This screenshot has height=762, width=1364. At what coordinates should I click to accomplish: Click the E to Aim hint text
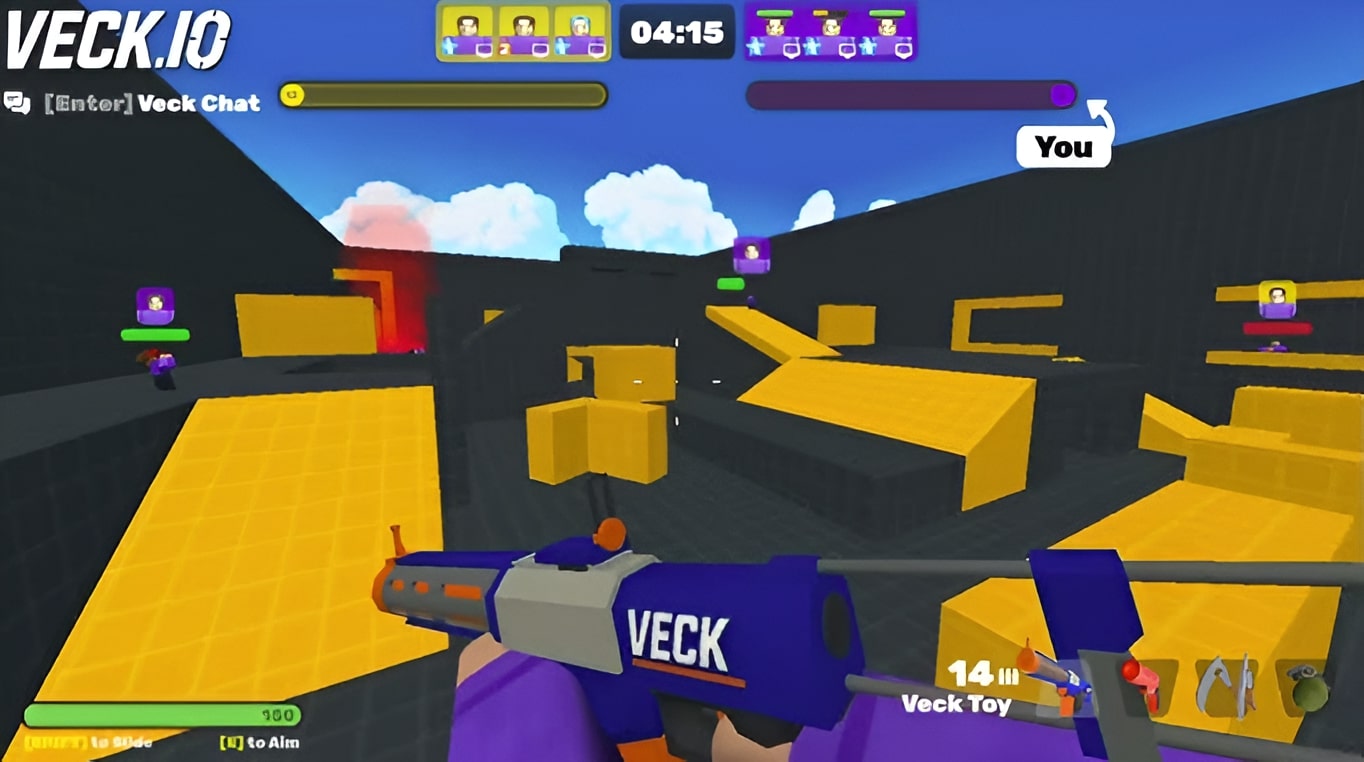pos(260,743)
